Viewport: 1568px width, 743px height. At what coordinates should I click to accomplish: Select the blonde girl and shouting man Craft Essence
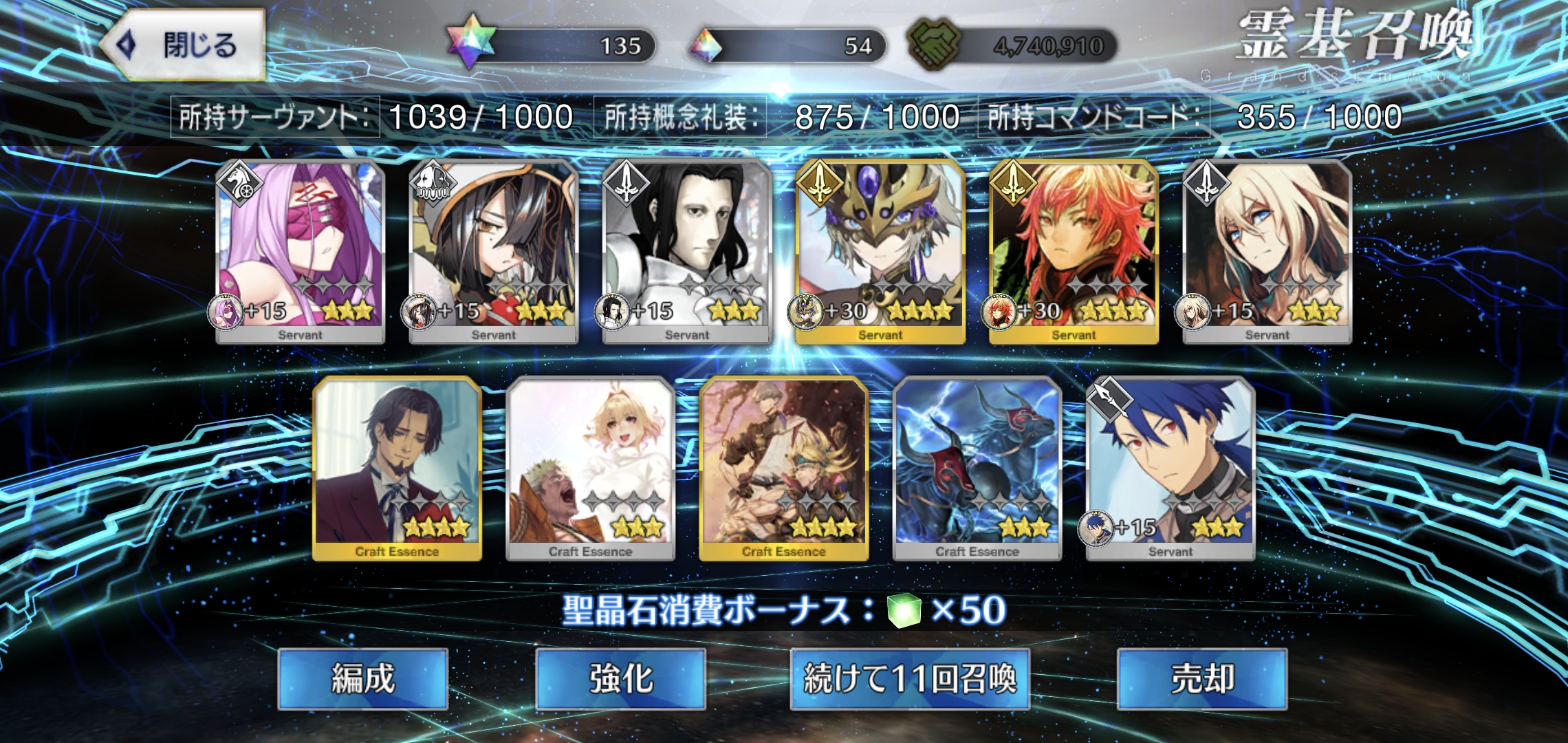pos(590,469)
